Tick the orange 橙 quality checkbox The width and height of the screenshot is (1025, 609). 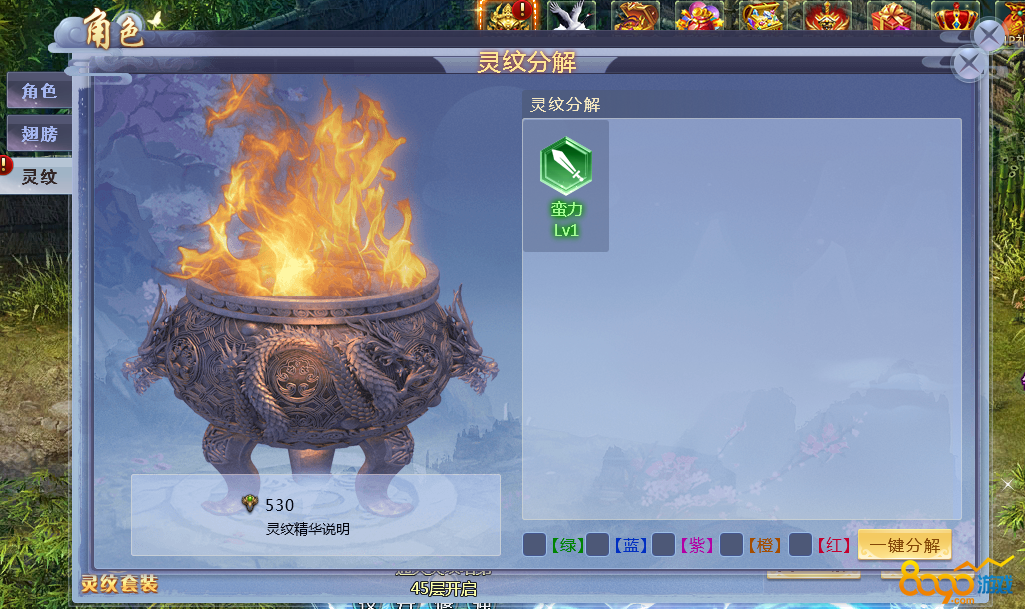[731, 545]
